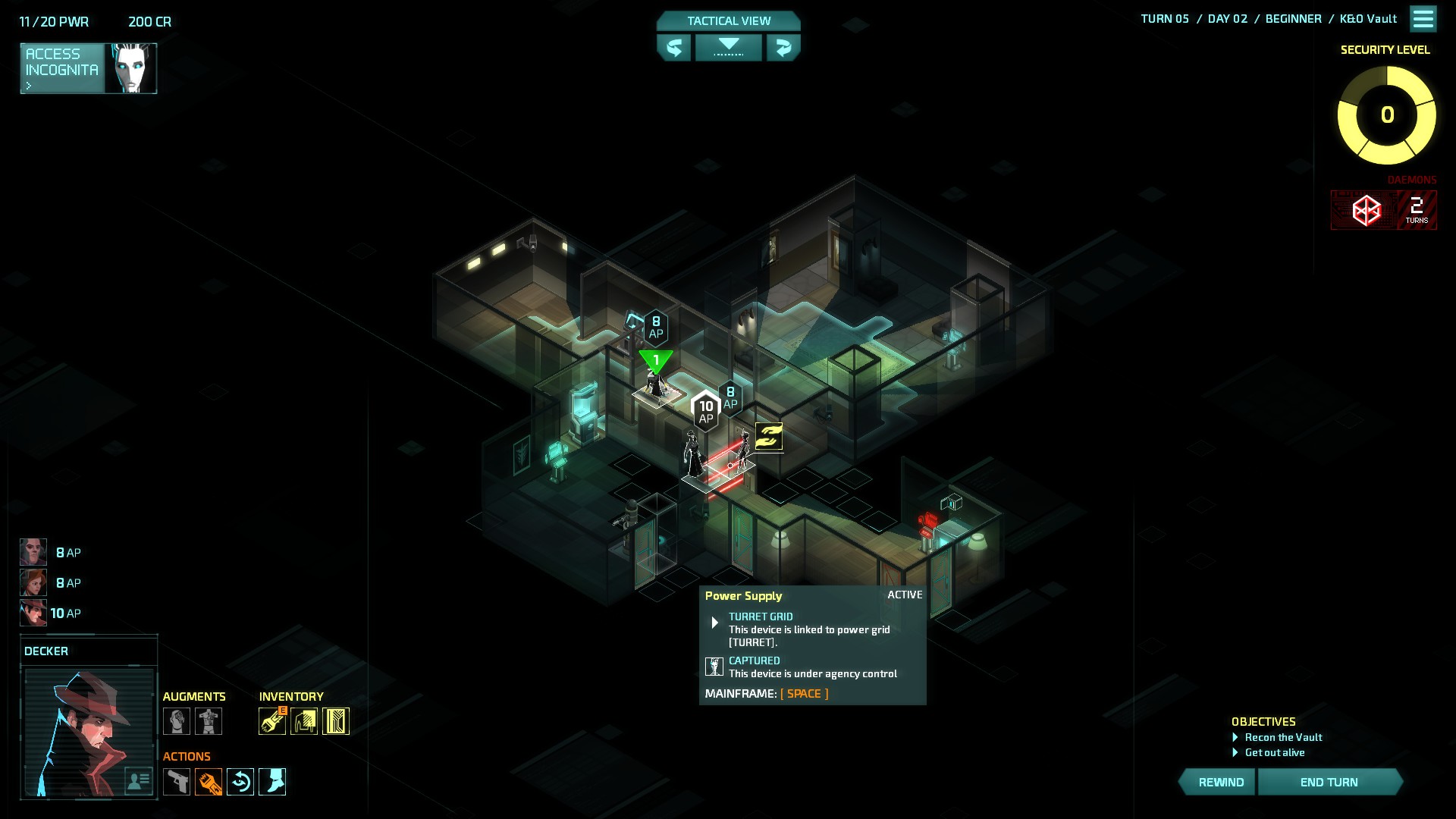
Task: Toggle the Tactical View button
Action: (728, 21)
